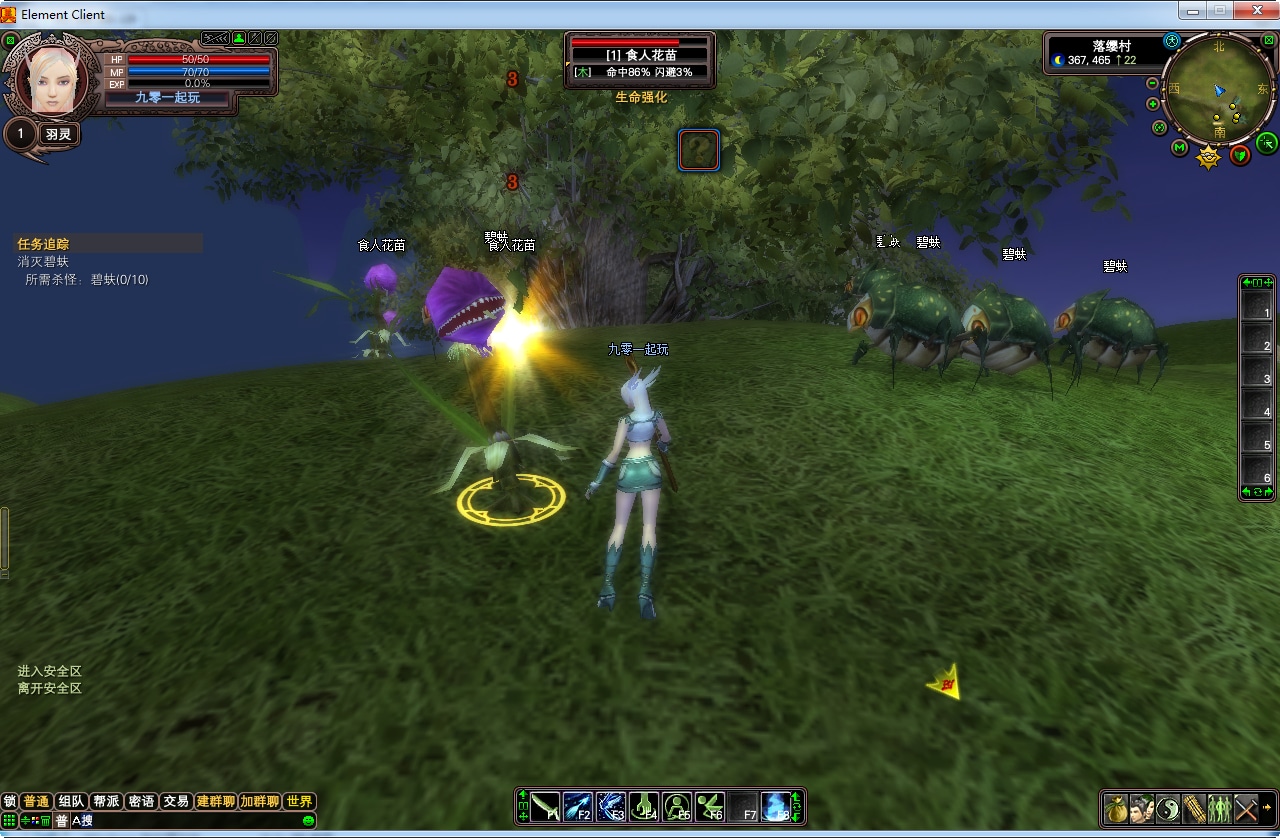
Task: Switch to the 组队 team chat tab
Action: 71,802
